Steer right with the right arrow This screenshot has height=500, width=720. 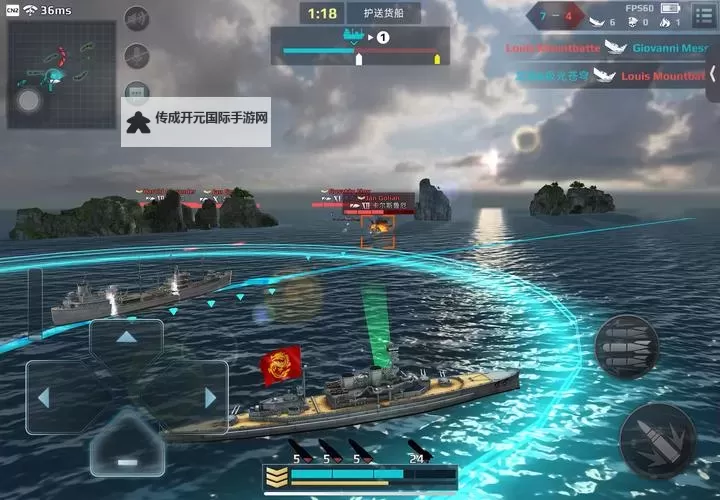pyautogui.click(x=209, y=397)
